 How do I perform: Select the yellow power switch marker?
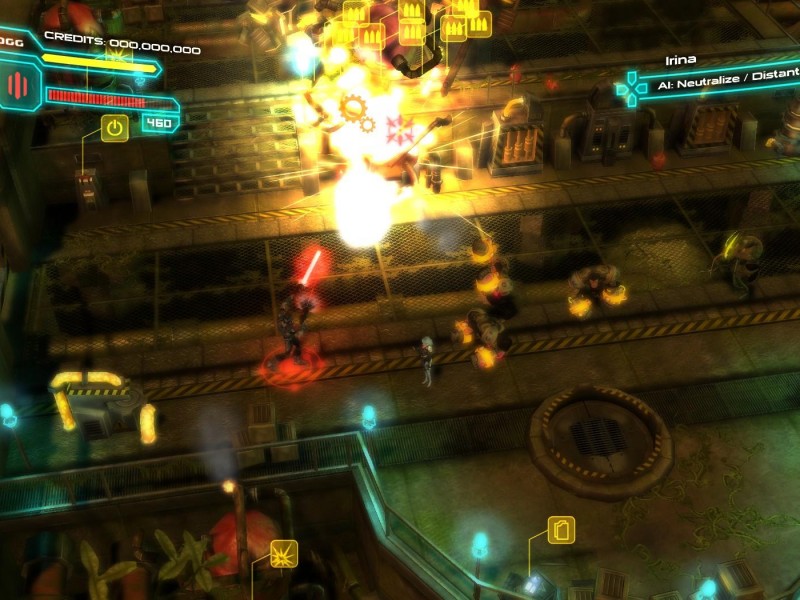pyautogui.click(x=115, y=128)
